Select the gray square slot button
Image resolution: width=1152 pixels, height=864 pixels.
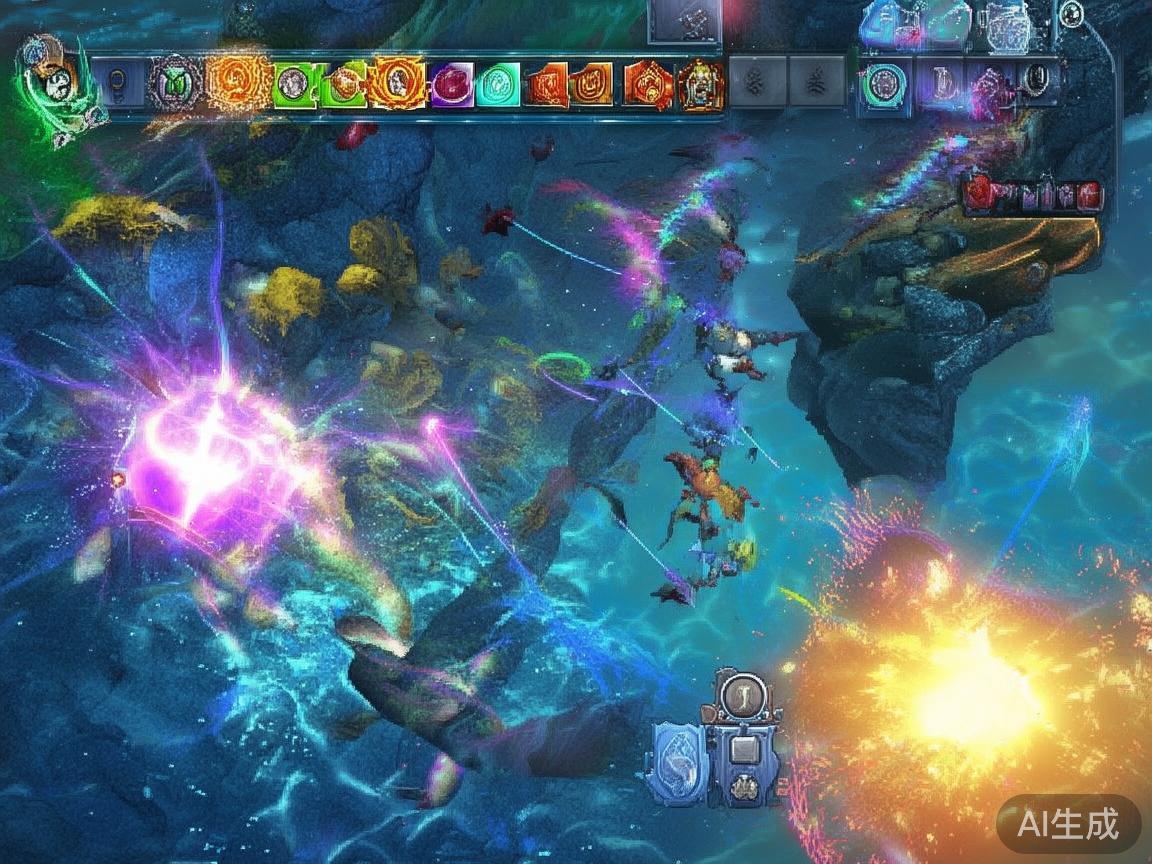[x=744, y=750]
